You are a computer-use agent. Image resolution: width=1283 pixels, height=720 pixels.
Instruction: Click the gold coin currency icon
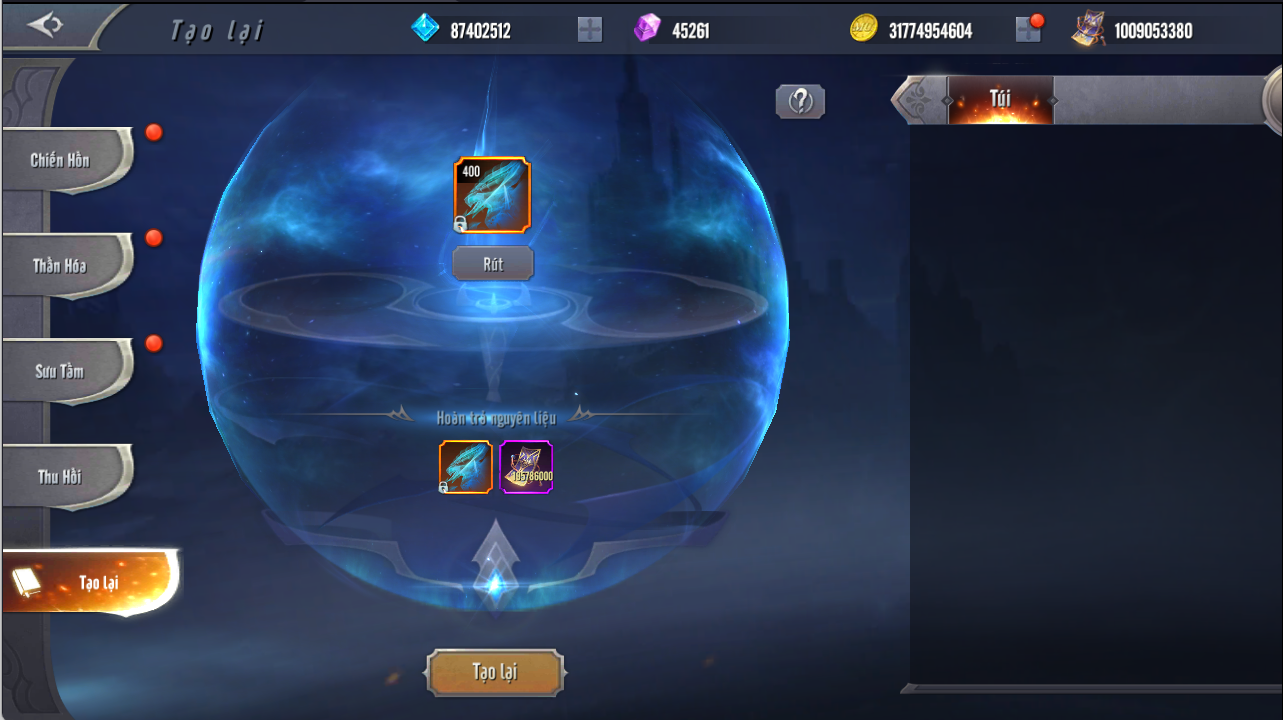[x=864, y=30]
